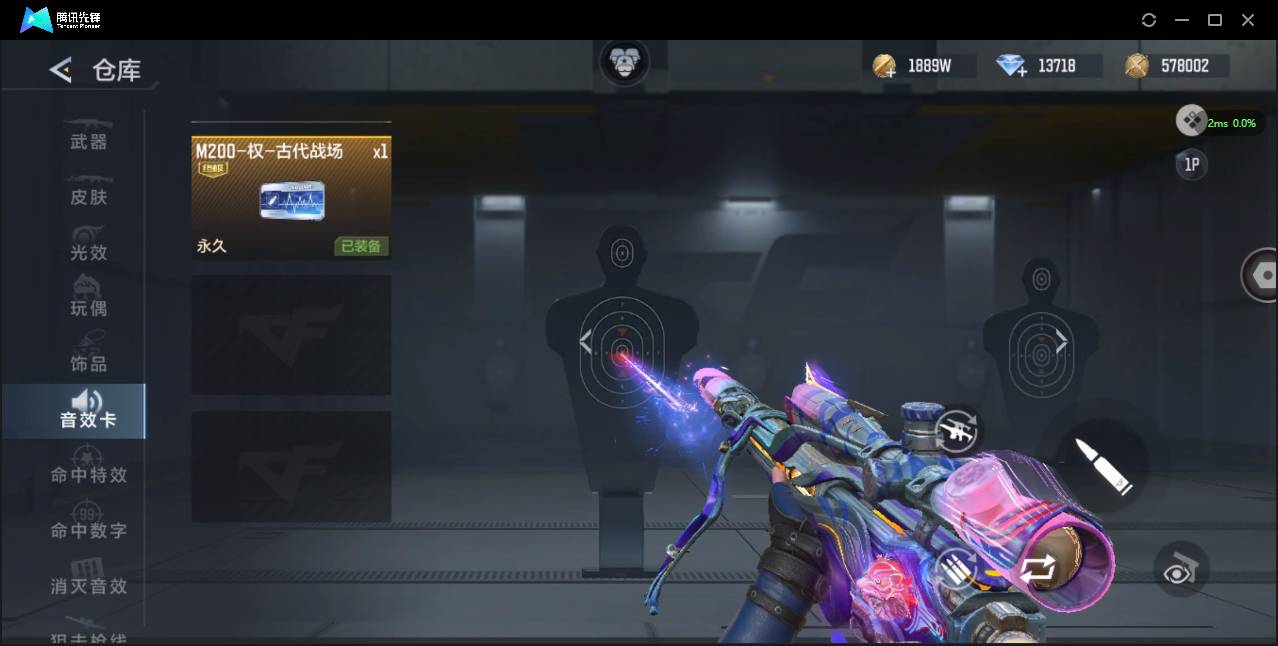Switch to the 饰品 accessories tab

(88, 363)
